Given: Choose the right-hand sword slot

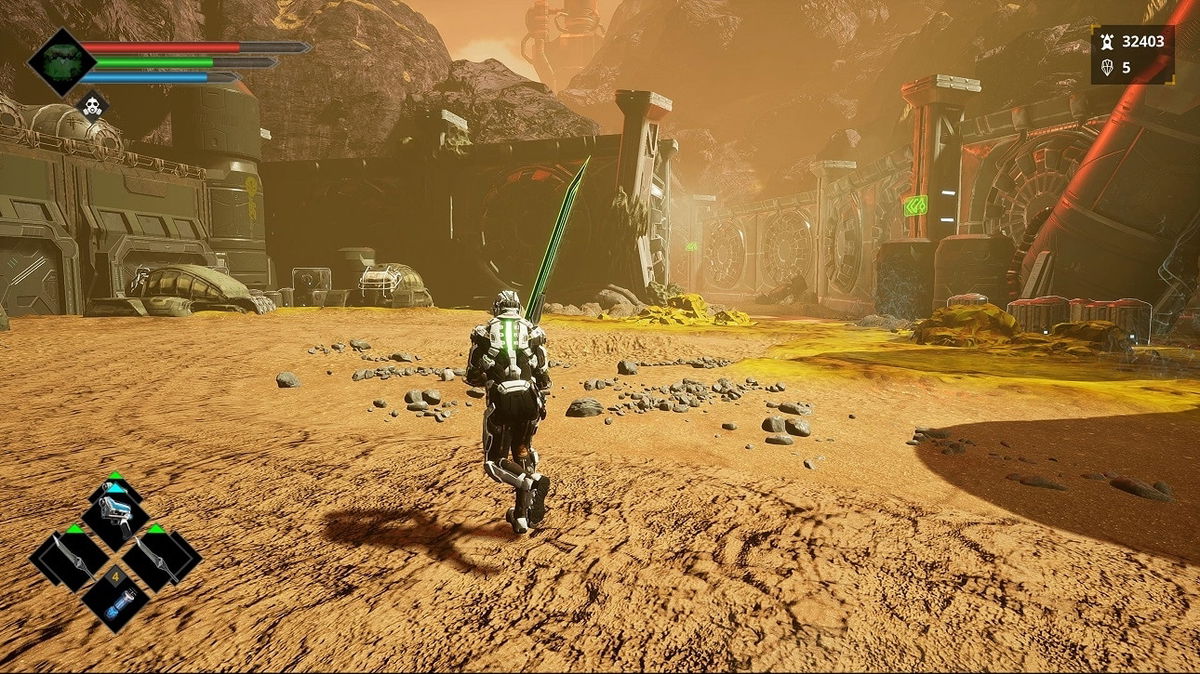Looking at the screenshot, I should (160, 557).
